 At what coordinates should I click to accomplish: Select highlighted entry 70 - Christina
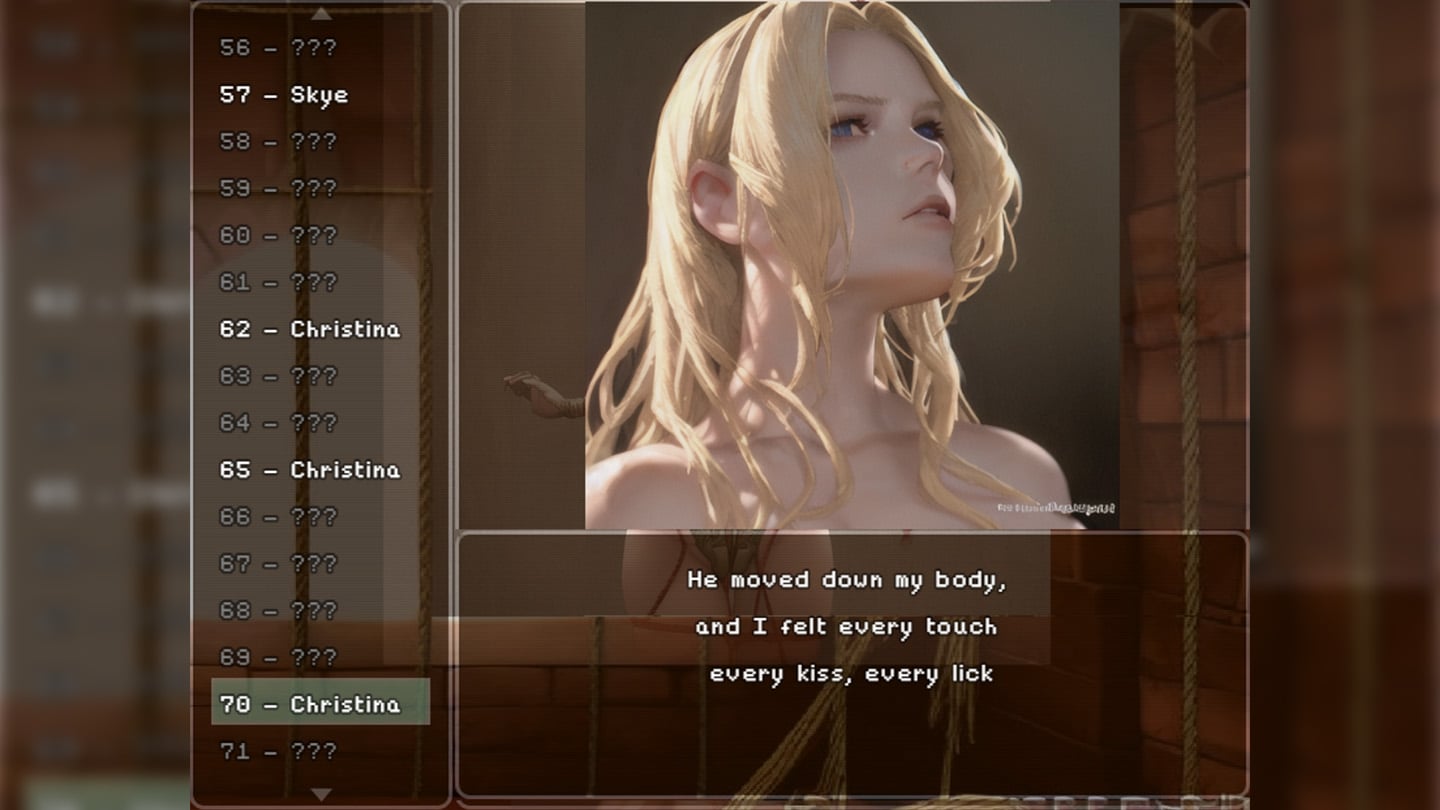[x=320, y=704]
